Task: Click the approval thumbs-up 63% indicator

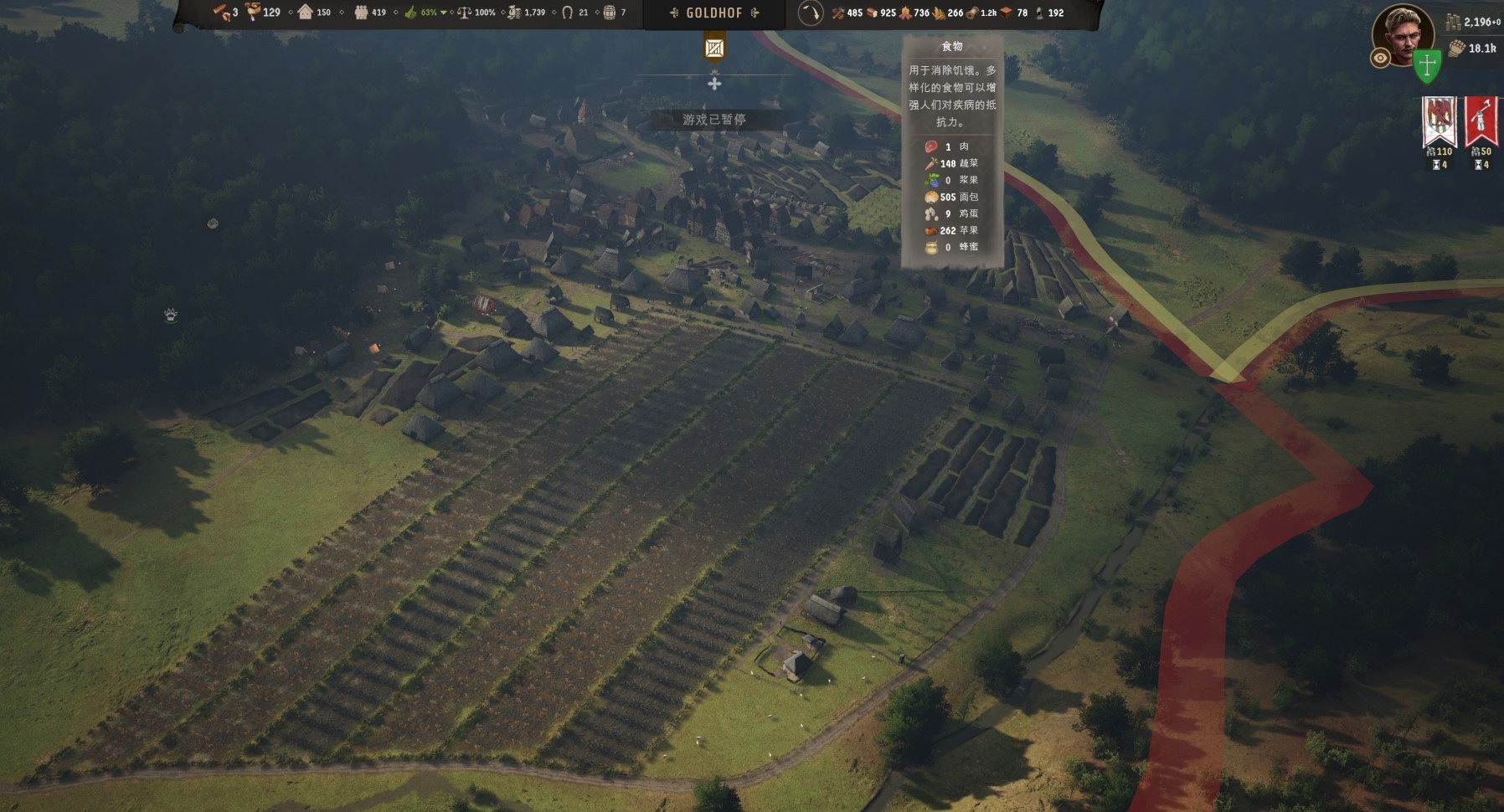Action: click(411, 13)
